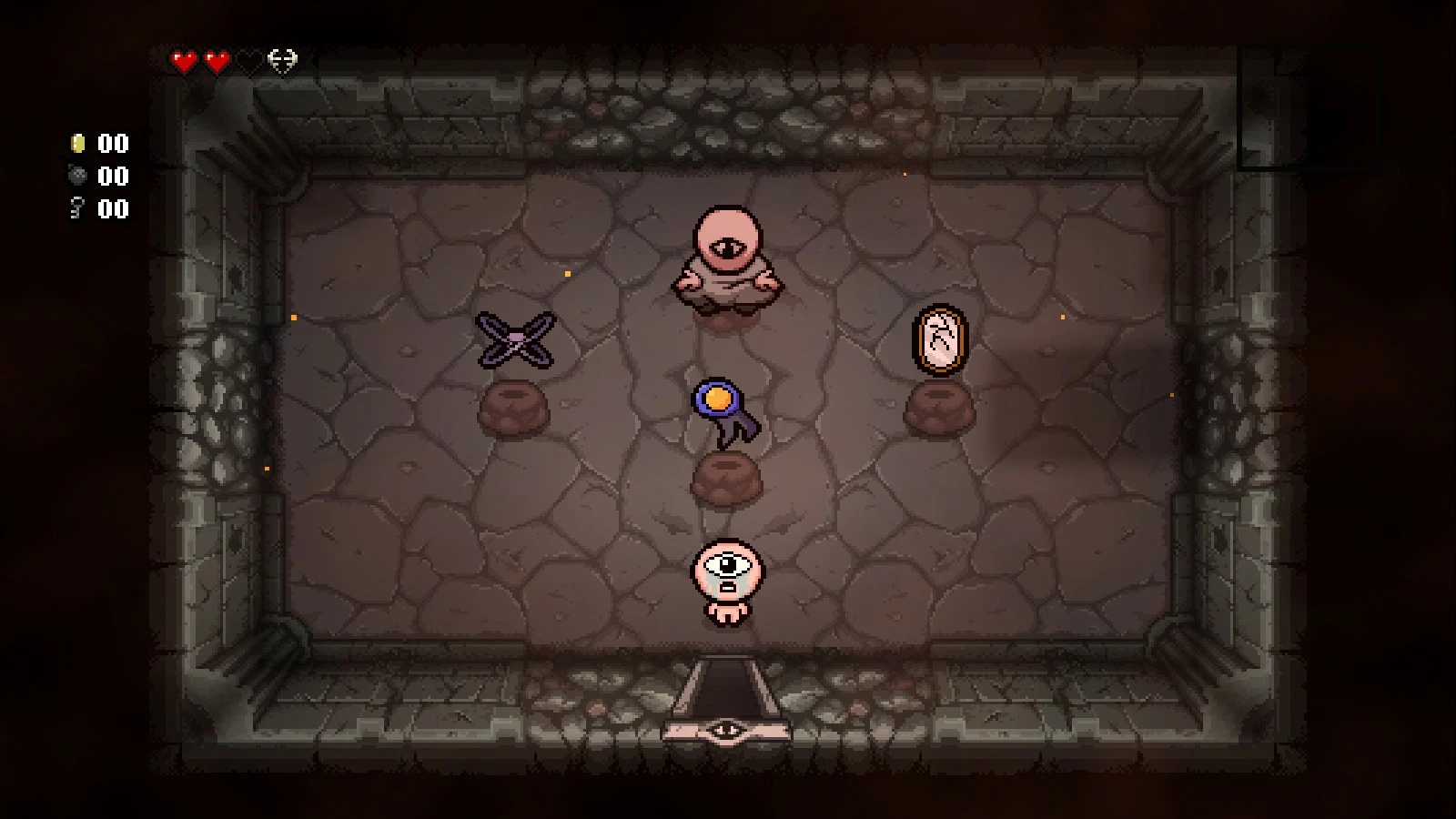Click the coin count reading 00
The image size is (1456, 819).
[x=111, y=143]
